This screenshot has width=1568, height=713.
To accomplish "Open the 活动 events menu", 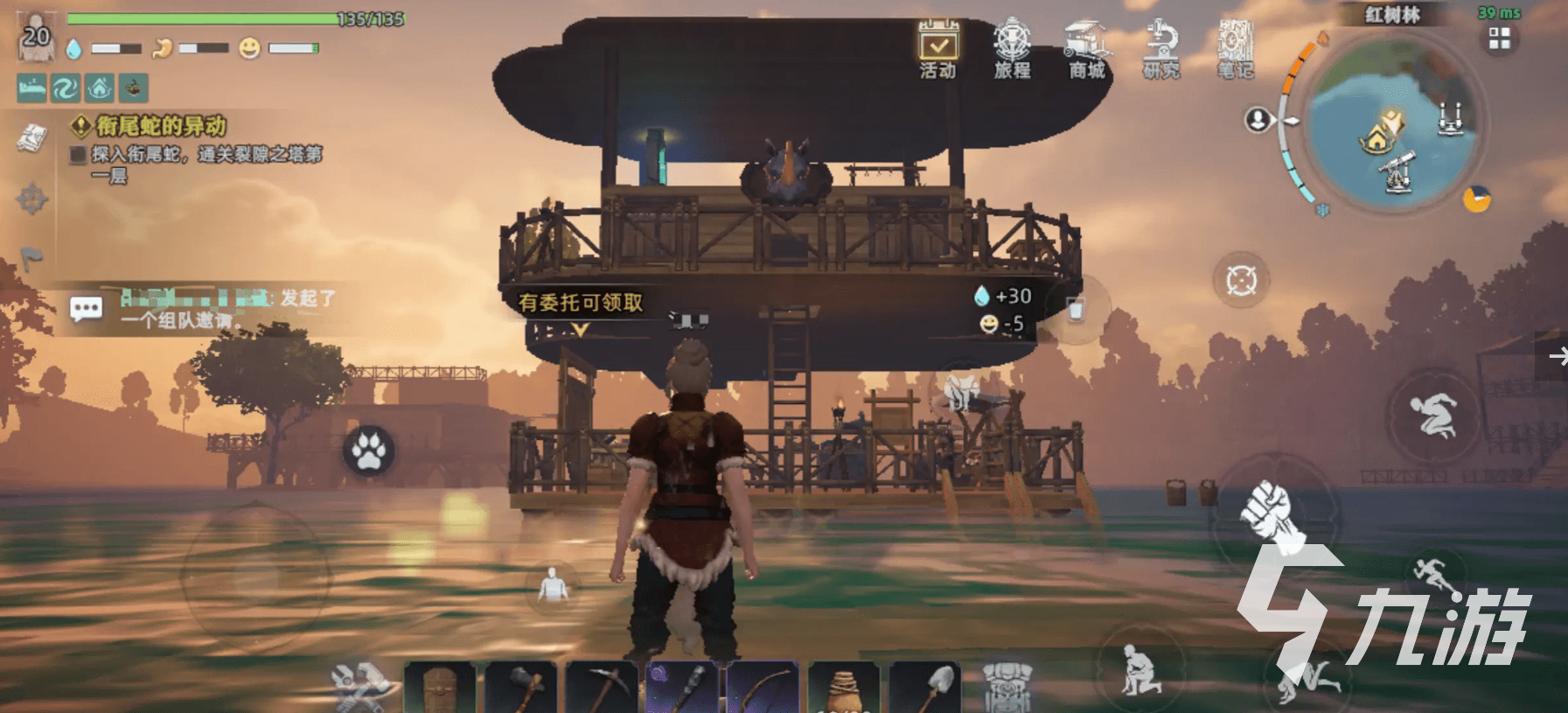I will [937, 48].
